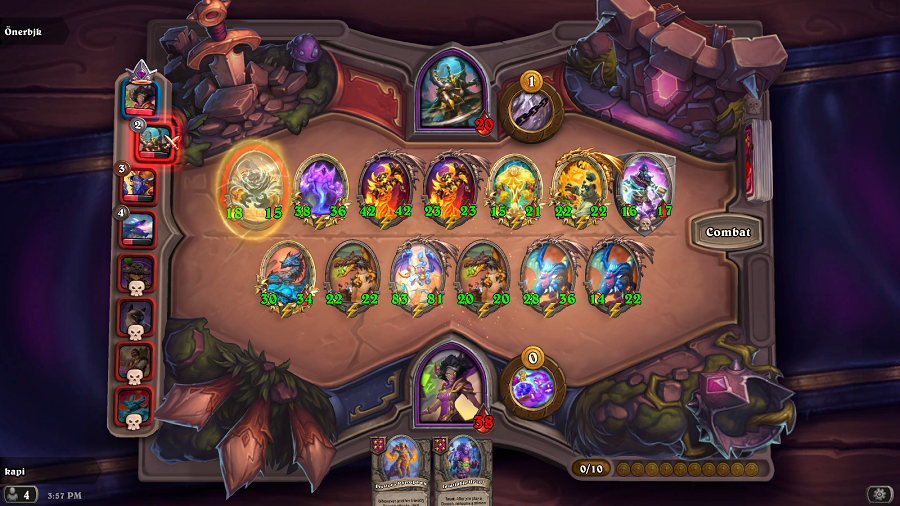Select your 30/34 blue dragon minion
Image resolution: width=900 pixels, height=506 pixels.
point(287,274)
